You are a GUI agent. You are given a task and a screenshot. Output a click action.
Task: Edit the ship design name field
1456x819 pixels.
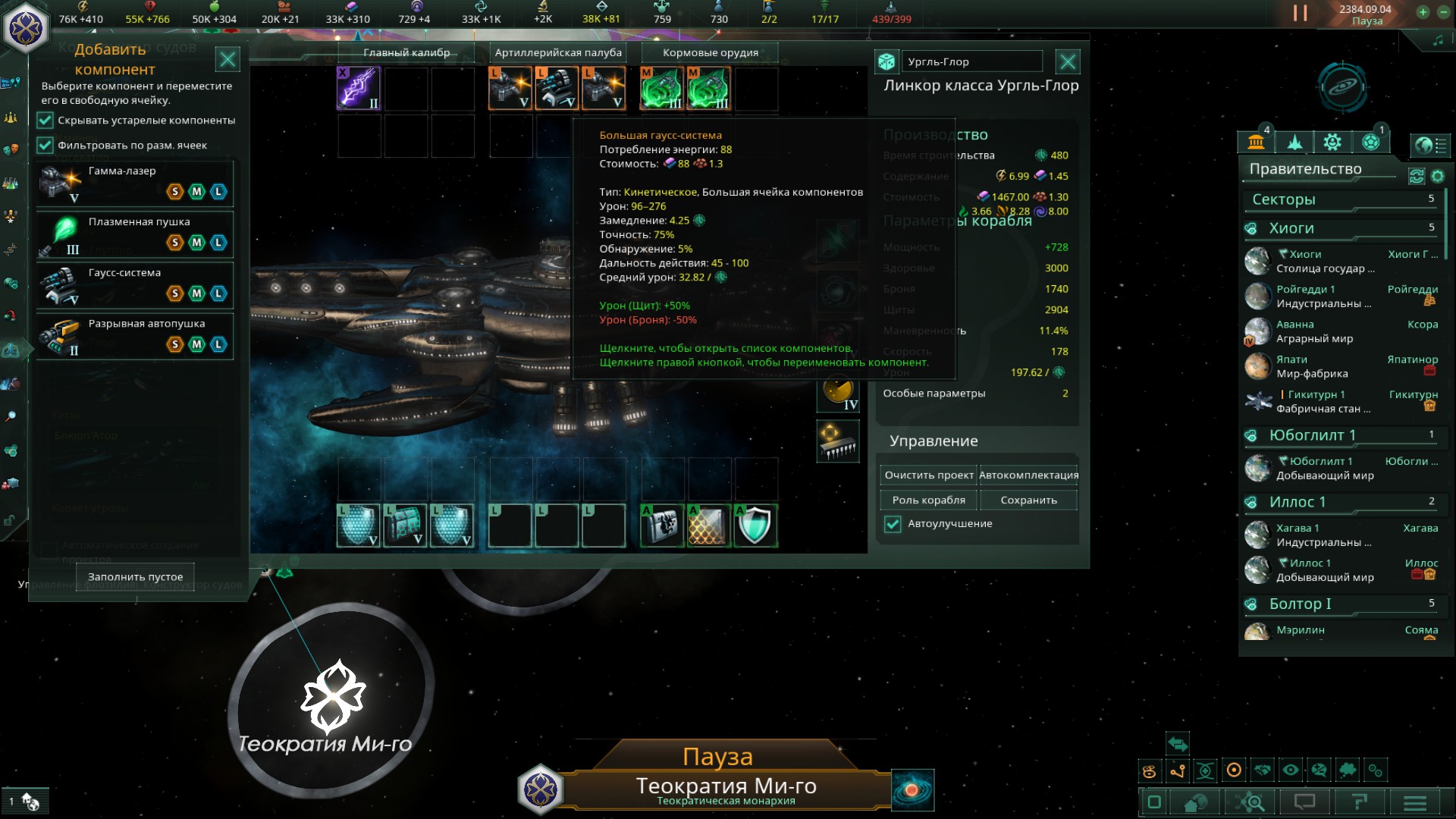[972, 62]
